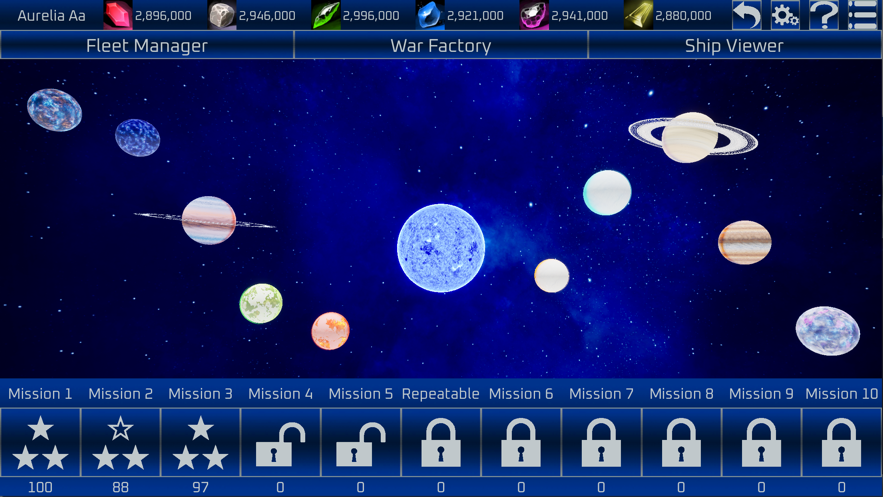This screenshot has width=883, height=497.
Task: Click the back arrow button
Action: pos(746,15)
